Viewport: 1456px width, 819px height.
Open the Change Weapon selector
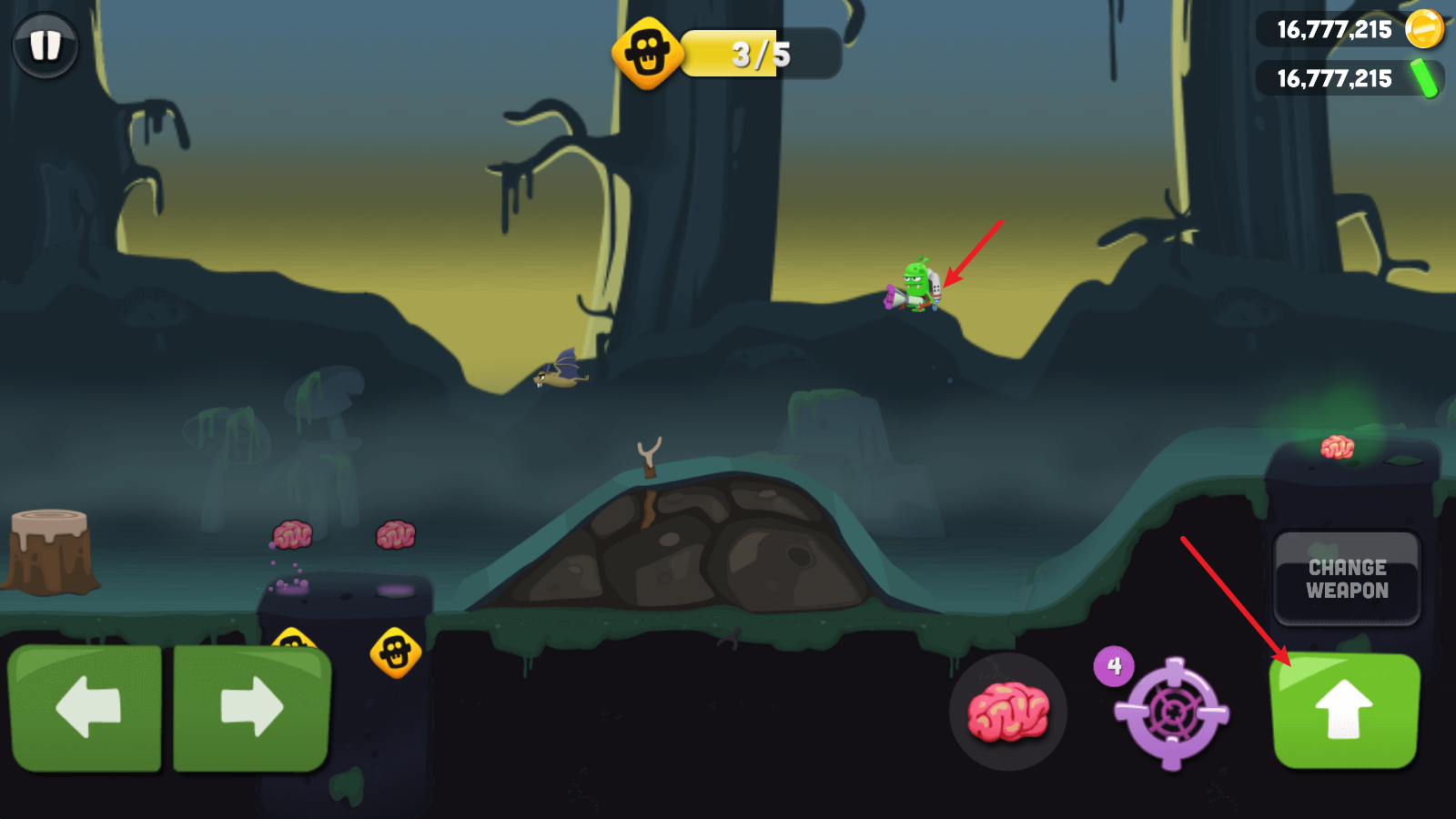coord(1347,579)
